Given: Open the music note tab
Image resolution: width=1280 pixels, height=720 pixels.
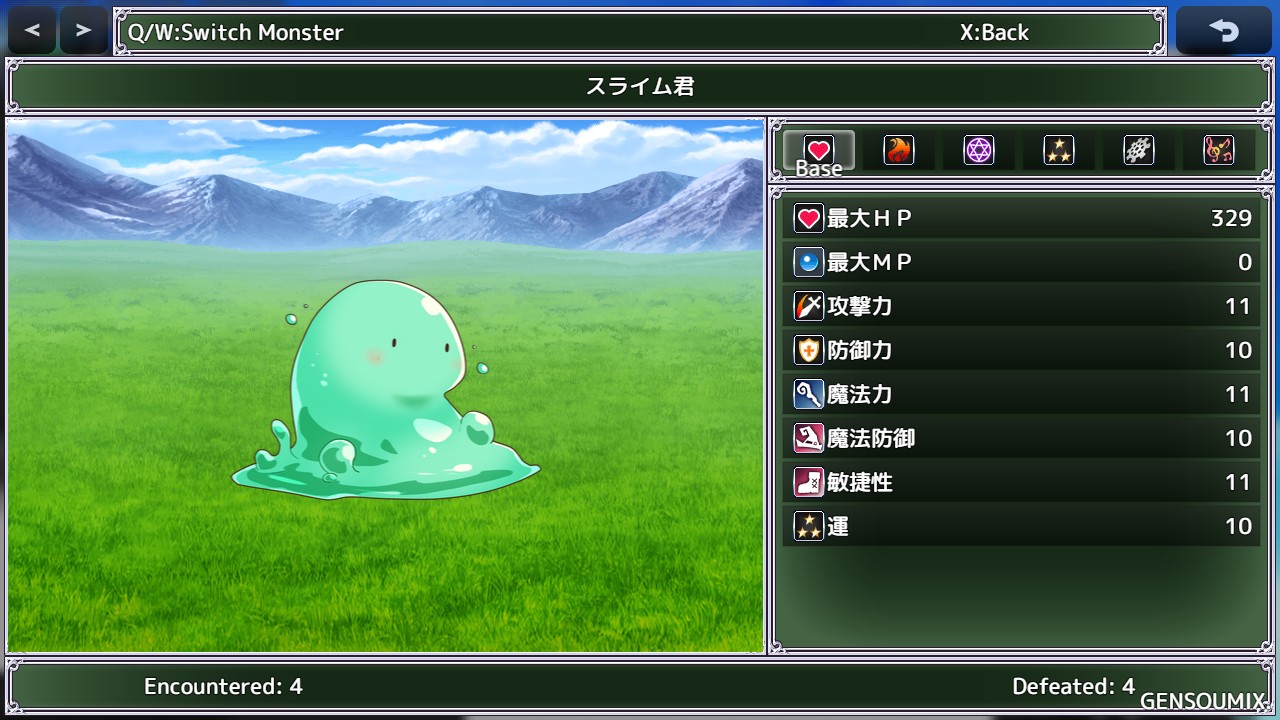Looking at the screenshot, I should coord(1219,150).
